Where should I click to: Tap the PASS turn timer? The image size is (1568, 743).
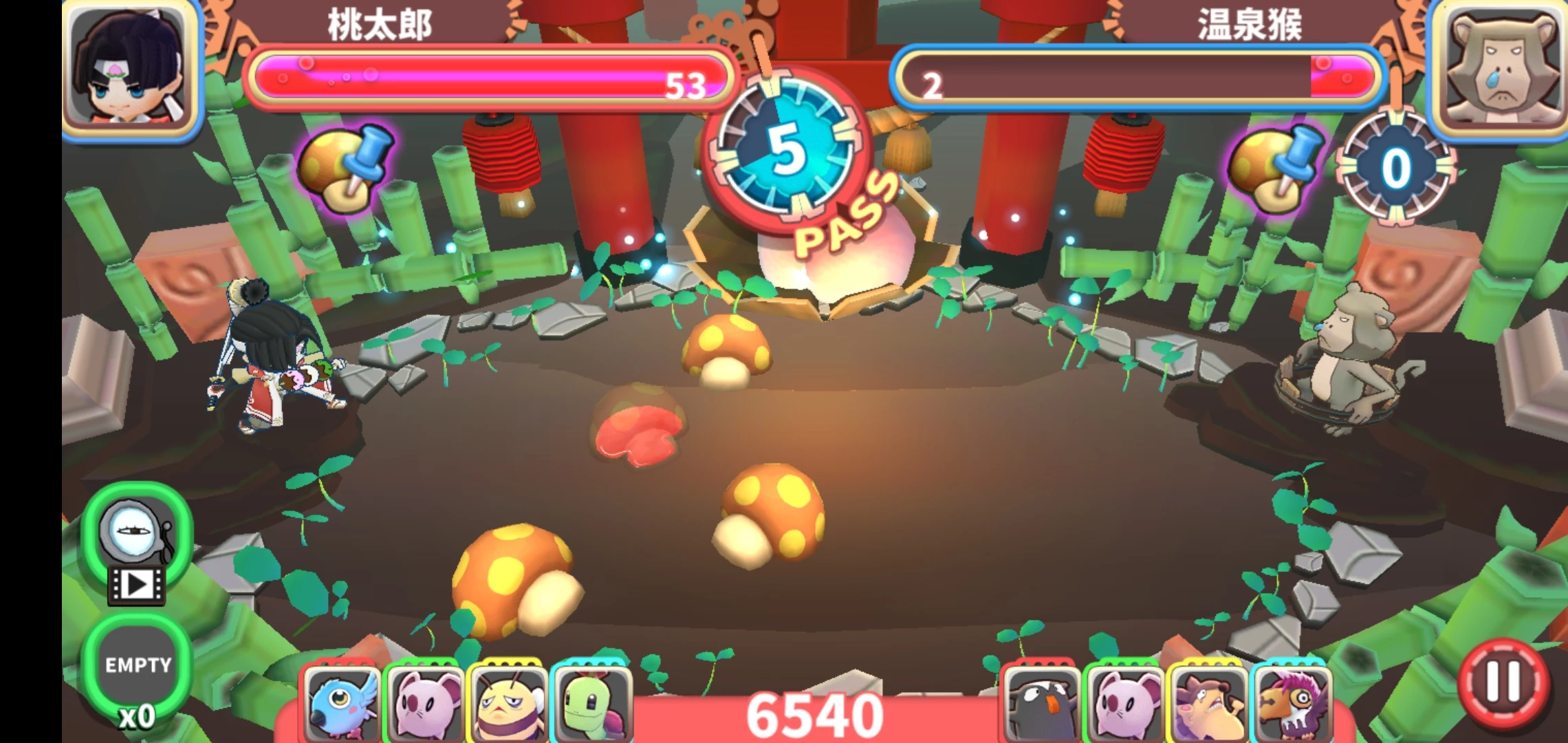coord(788,153)
